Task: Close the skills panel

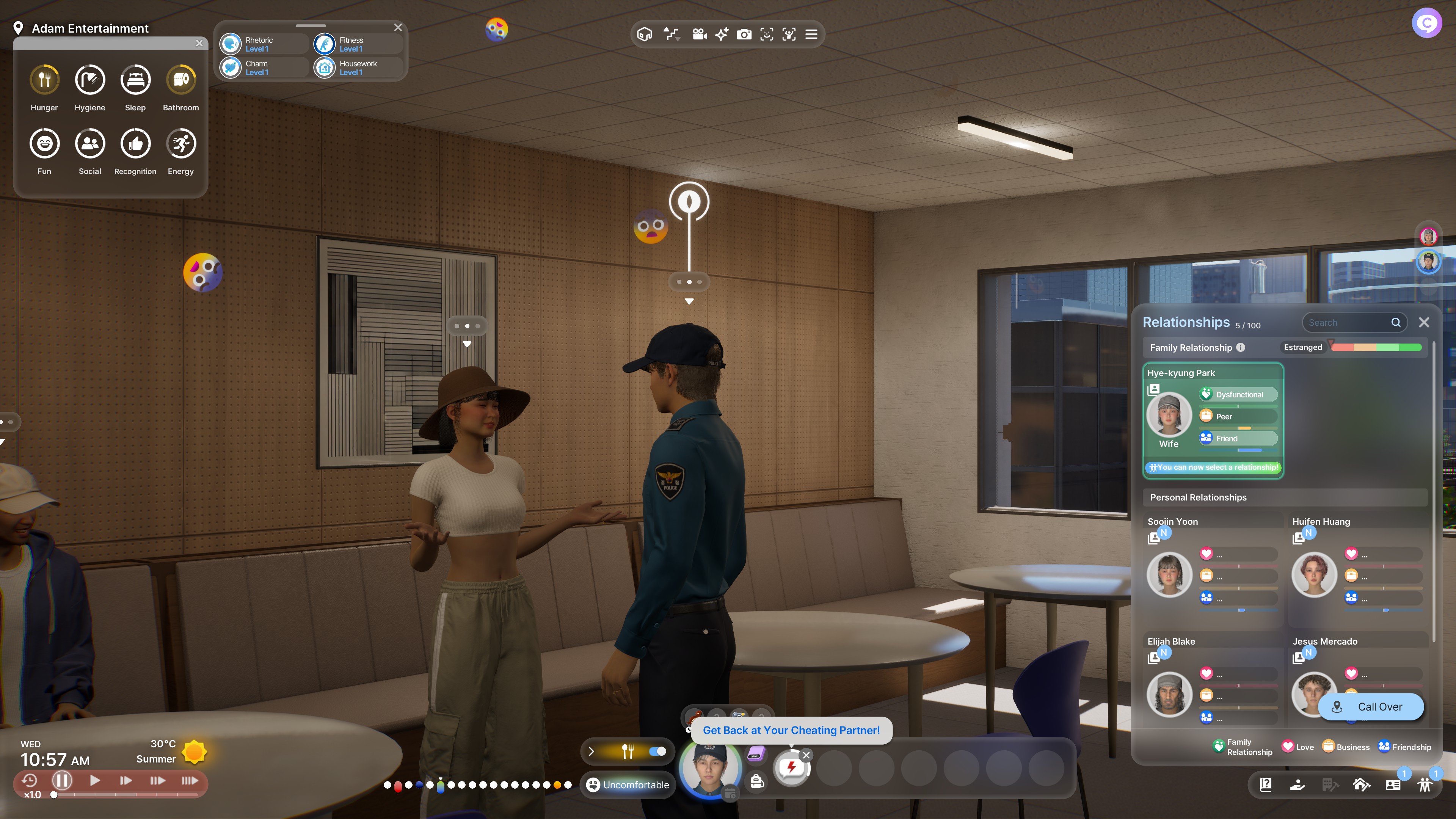Action: (398, 27)
